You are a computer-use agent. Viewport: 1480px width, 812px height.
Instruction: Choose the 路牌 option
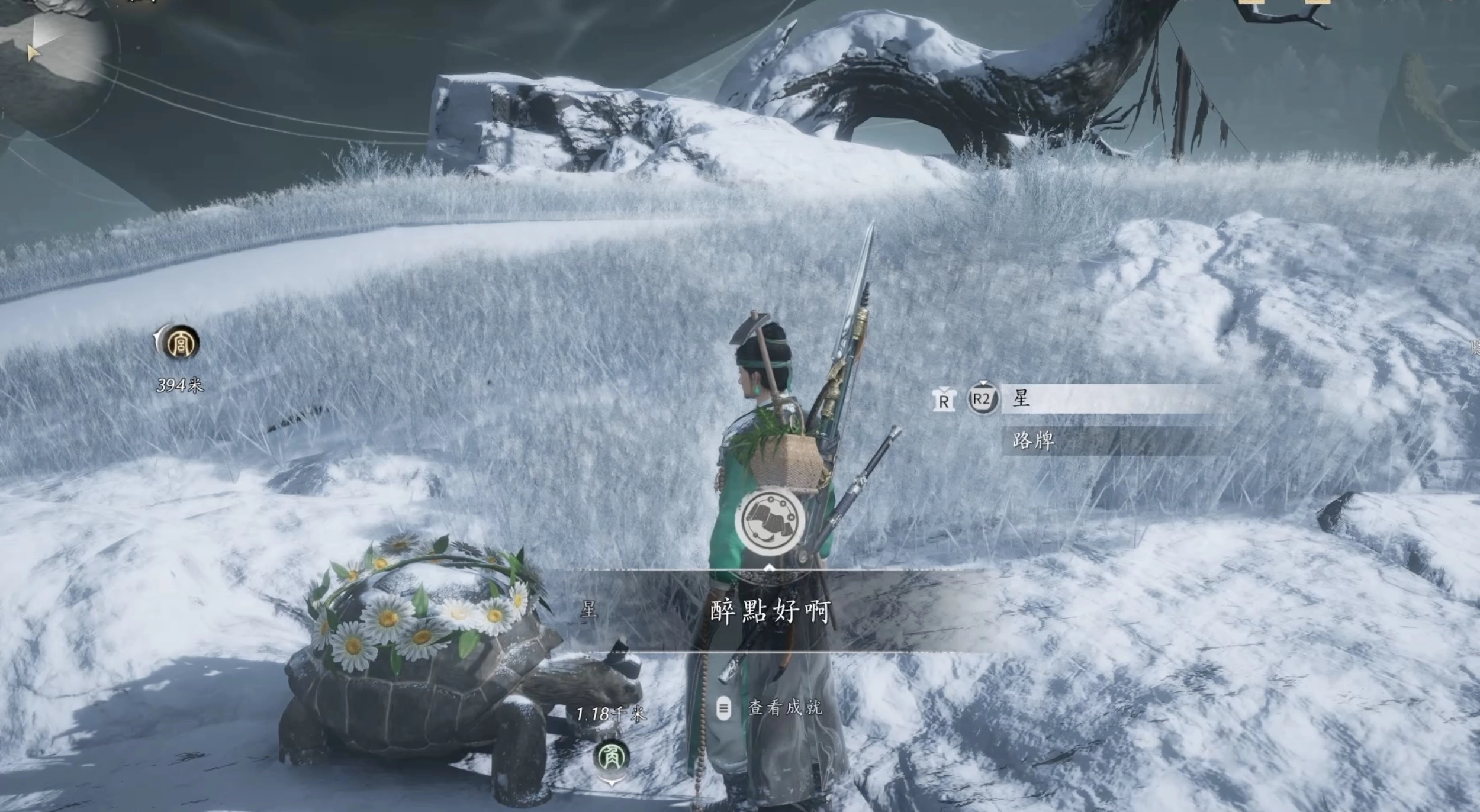coord(1101,441)
